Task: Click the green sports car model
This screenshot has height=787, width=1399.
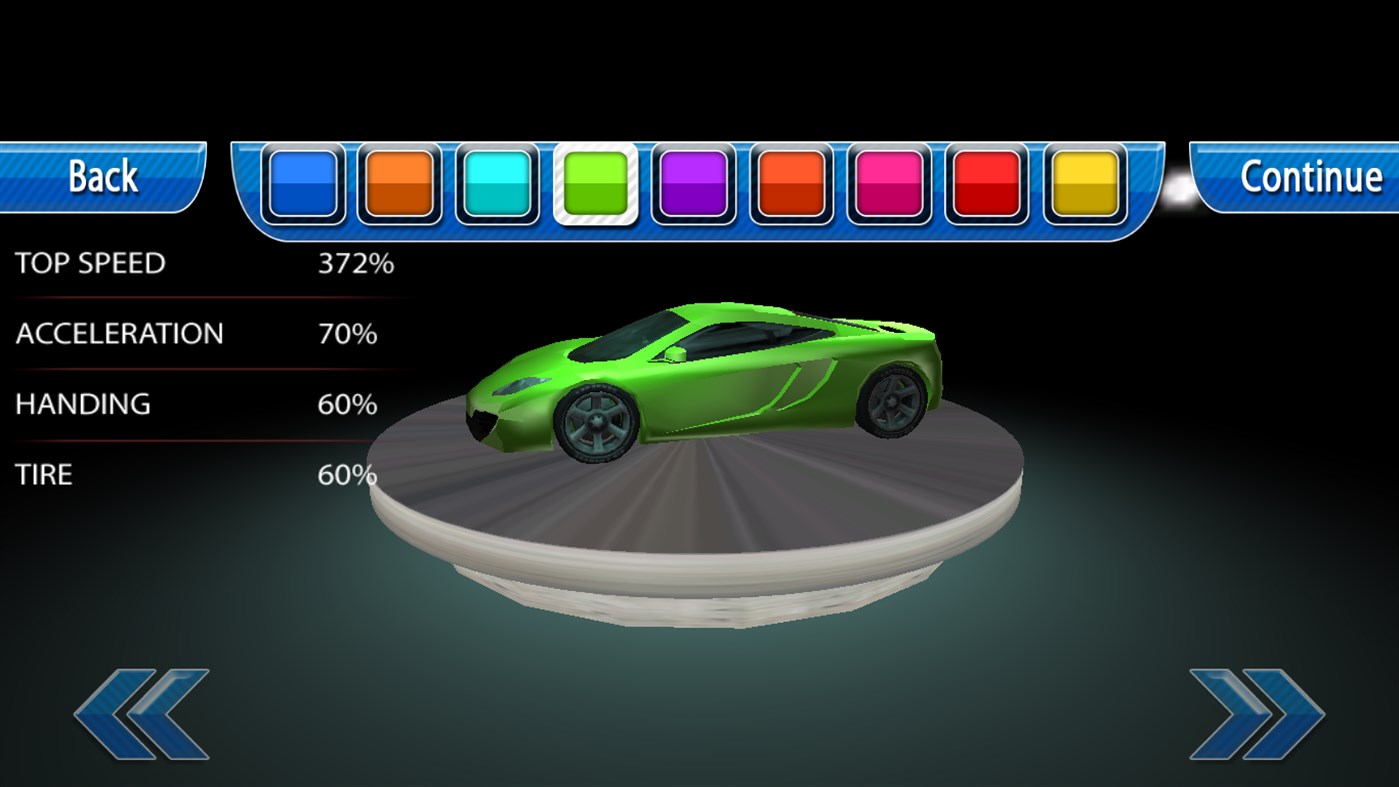Action: pyautogui.click(x=700, y=380)
